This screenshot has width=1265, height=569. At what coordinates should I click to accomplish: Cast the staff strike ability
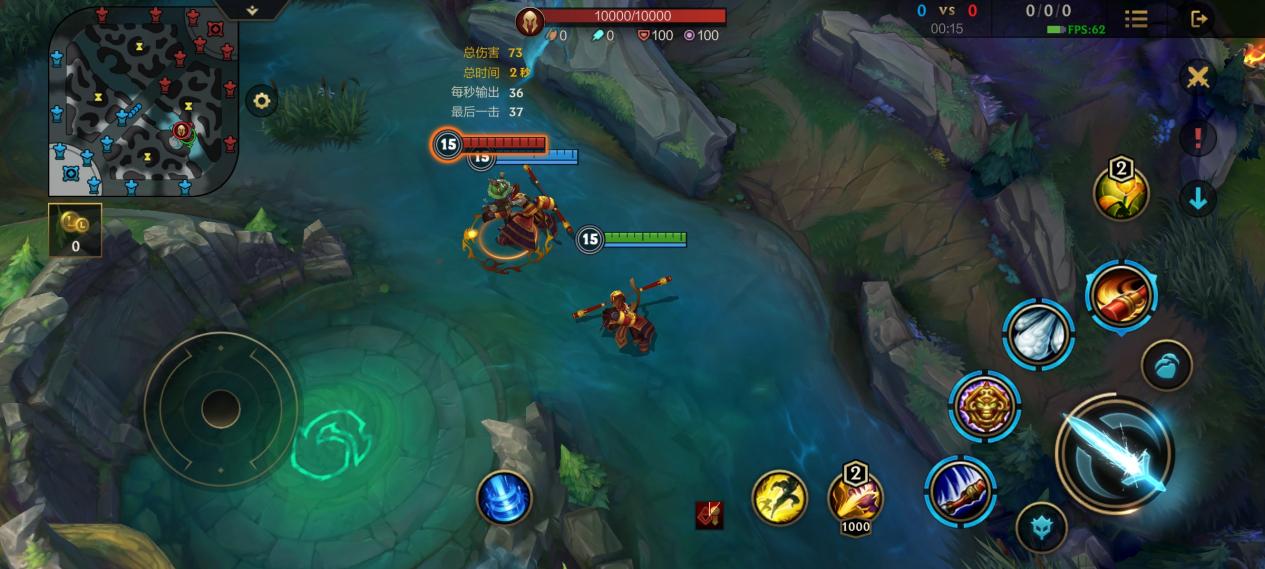(960, 490)
